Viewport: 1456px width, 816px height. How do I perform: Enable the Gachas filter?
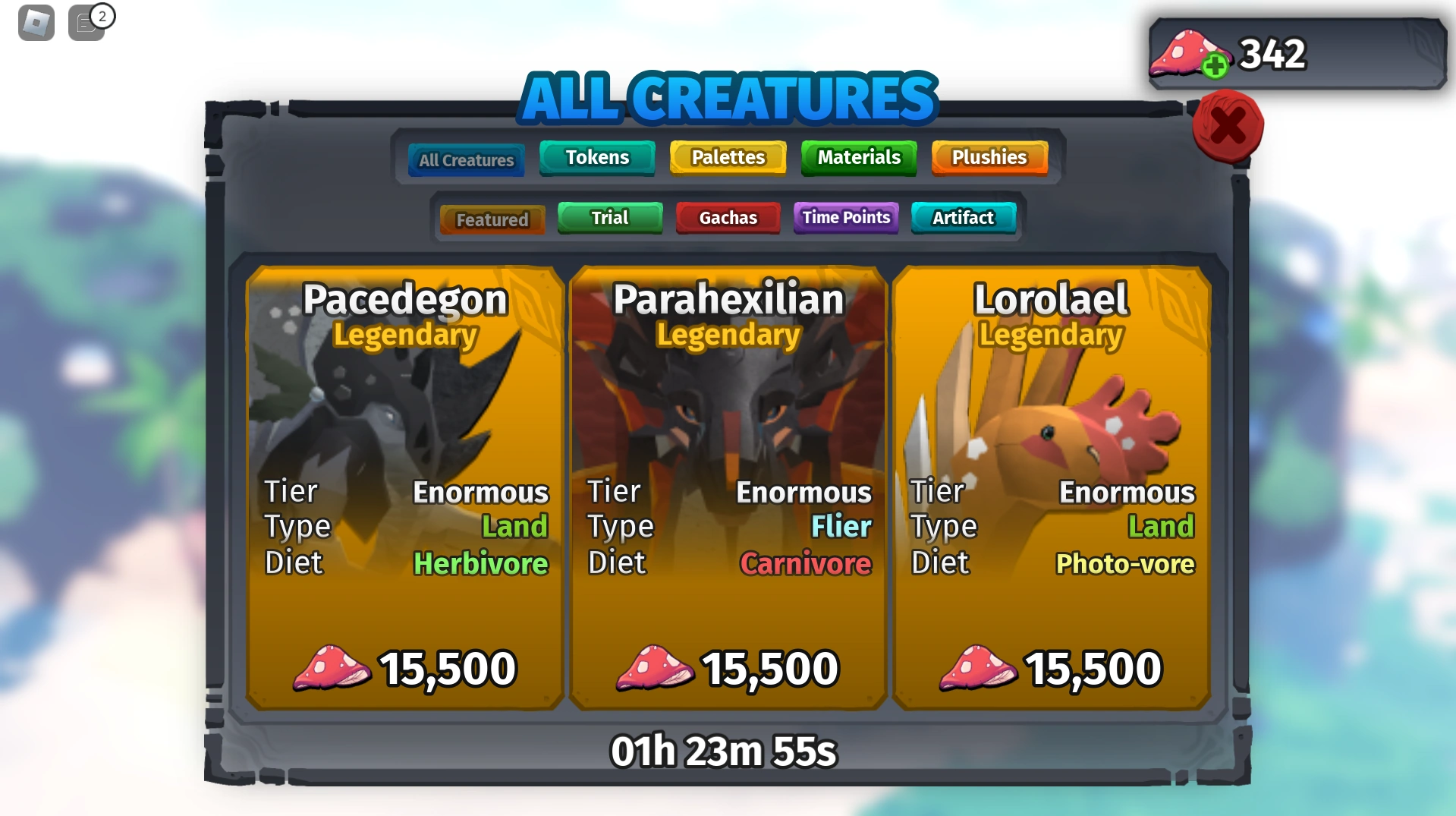point(727,218)
